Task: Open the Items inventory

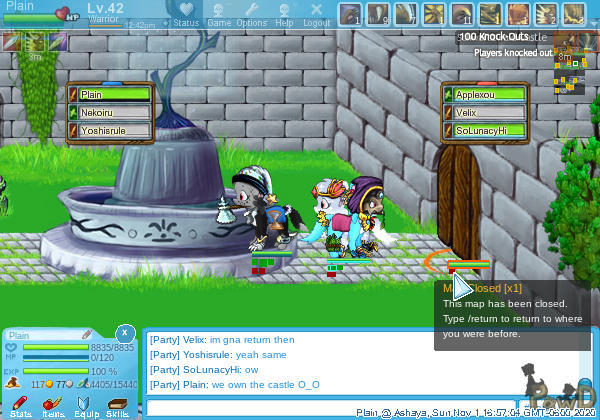Action: [53, 405]
